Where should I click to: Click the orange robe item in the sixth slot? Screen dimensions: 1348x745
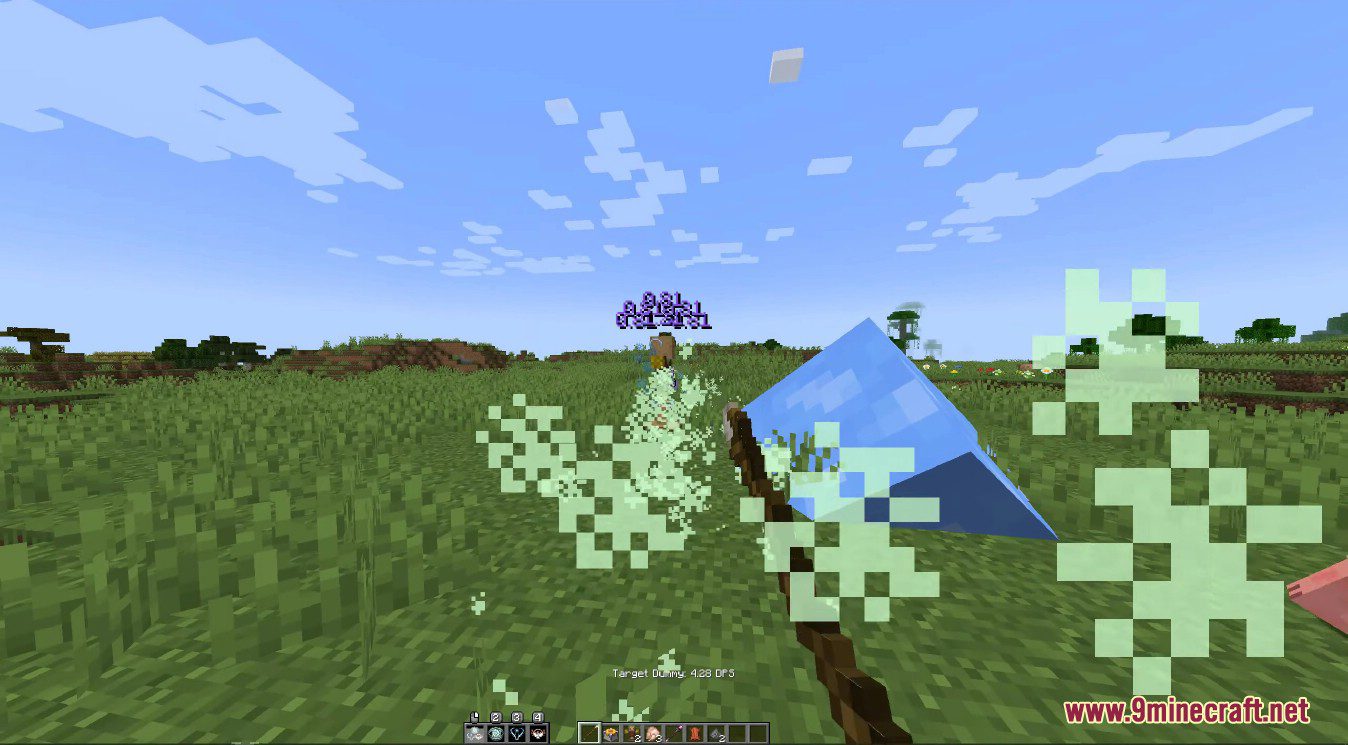(694, 732)
